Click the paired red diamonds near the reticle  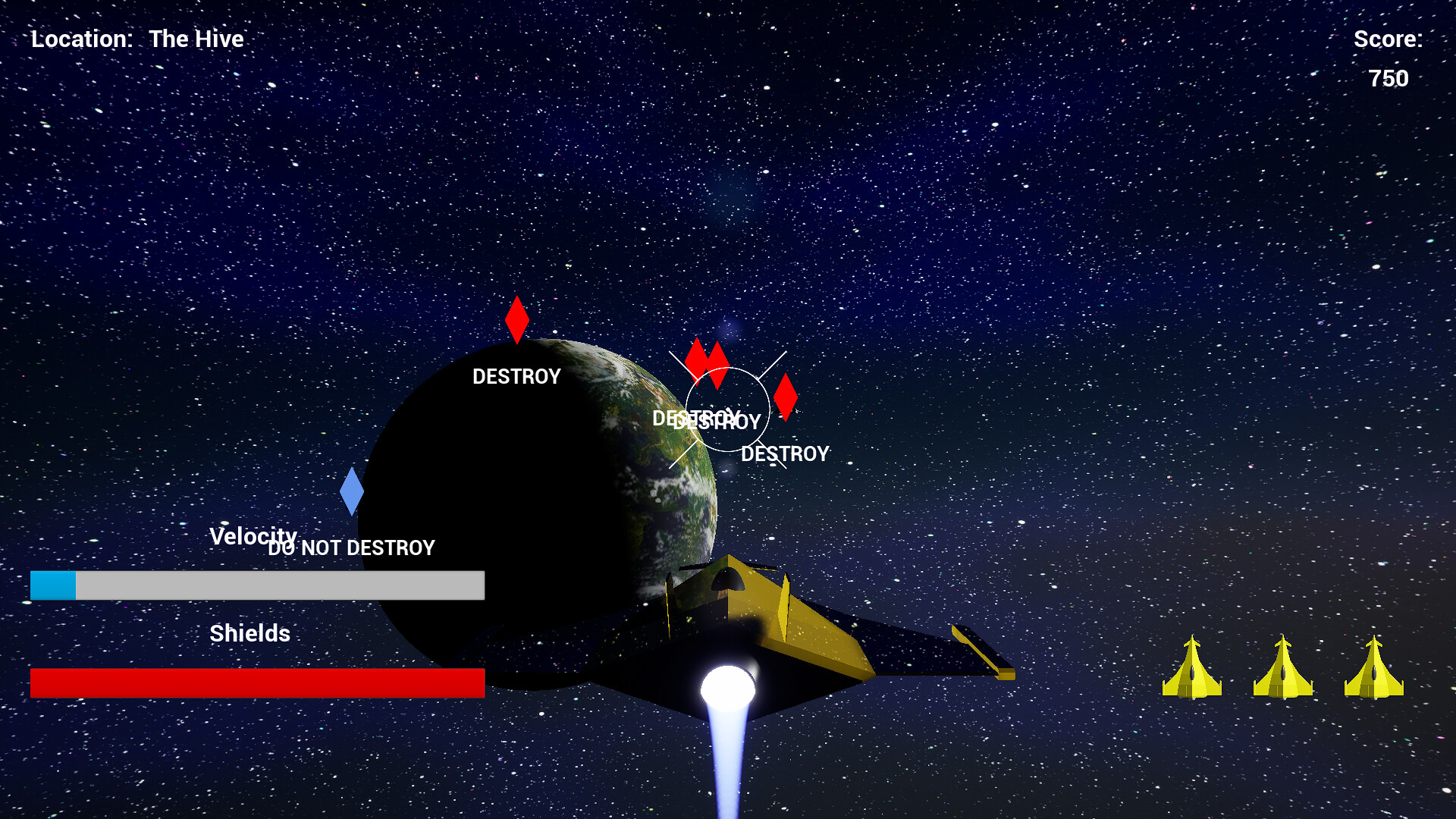pos(705,361)
